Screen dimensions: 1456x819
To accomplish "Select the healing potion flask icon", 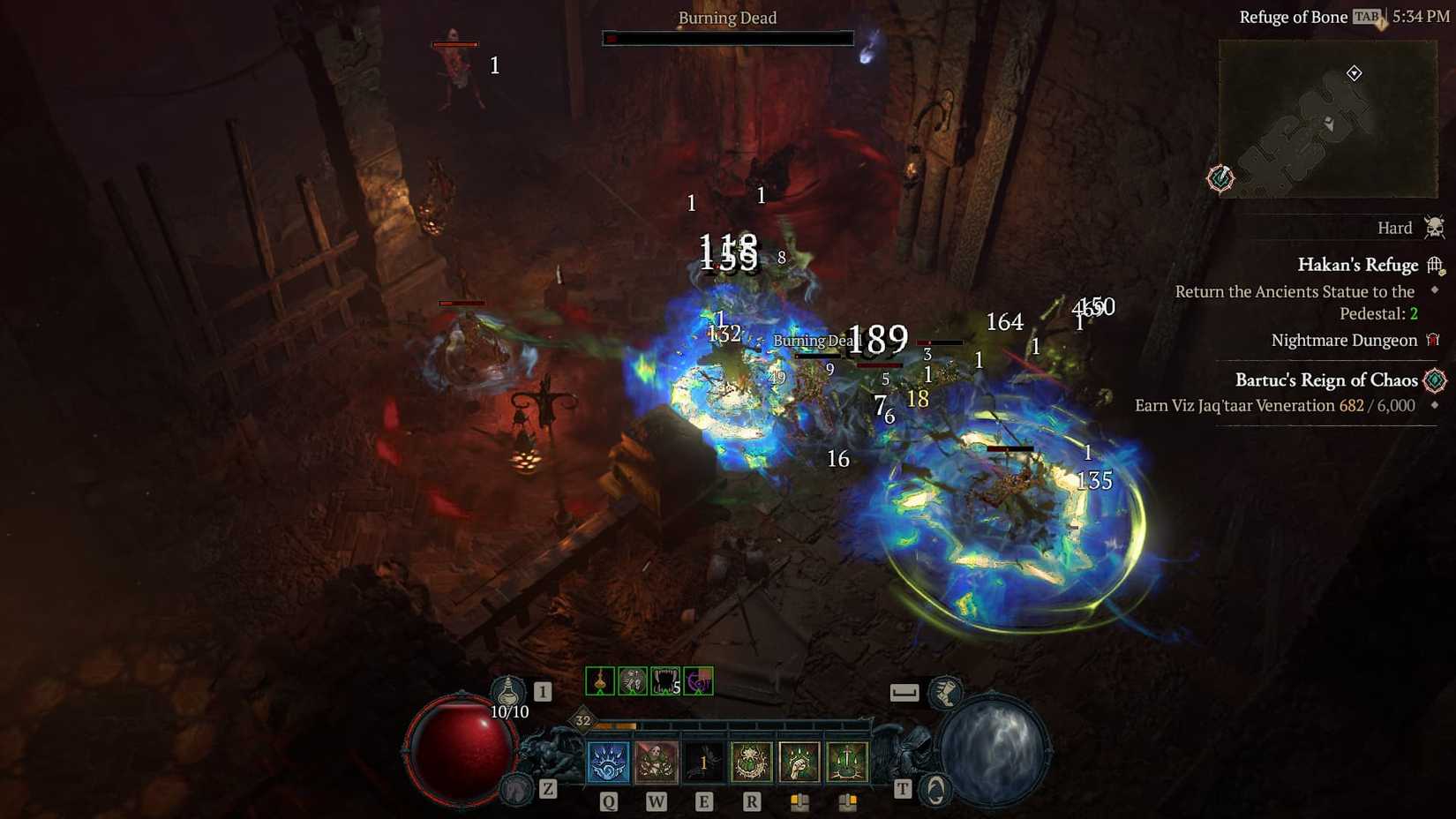I will coord(510,693).
